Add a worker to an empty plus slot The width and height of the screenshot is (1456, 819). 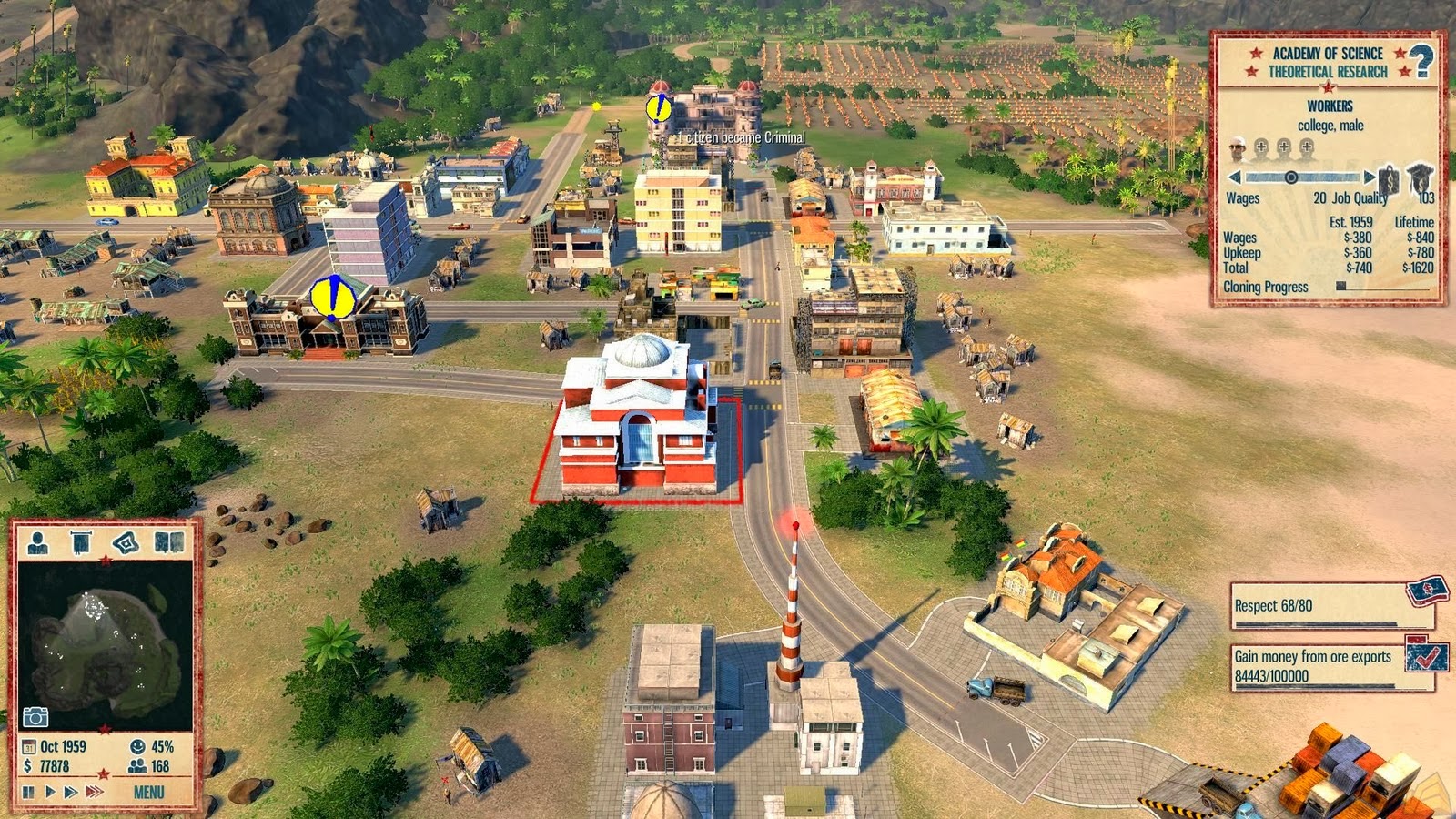click(1263, 147)
